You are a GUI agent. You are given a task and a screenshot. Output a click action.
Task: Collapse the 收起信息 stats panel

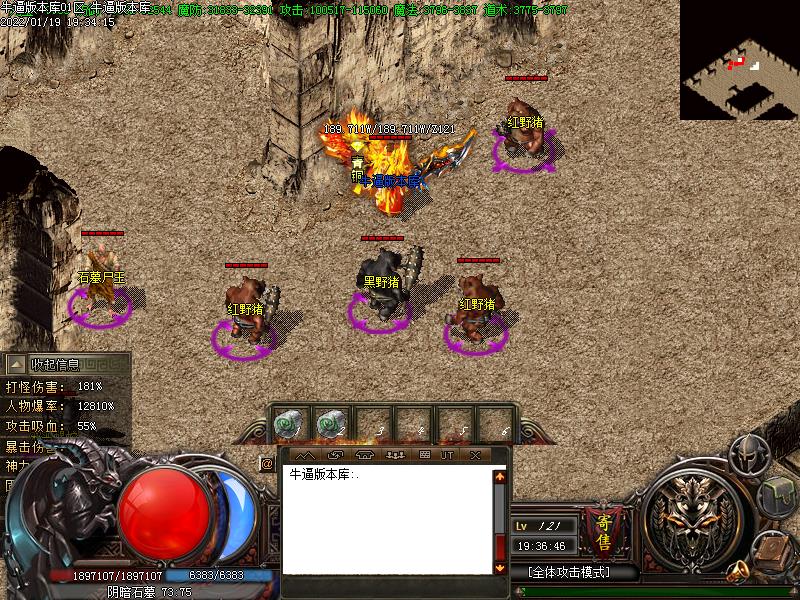pos(56,365)
